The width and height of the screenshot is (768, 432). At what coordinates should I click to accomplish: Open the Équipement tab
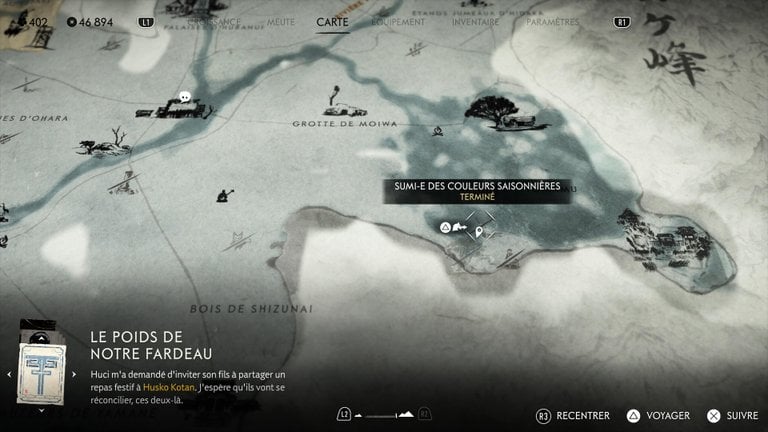(x=398, y=21)
